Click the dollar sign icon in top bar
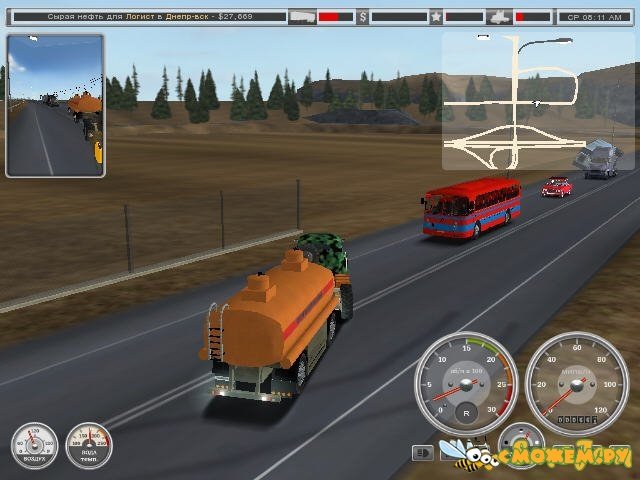 362,17
